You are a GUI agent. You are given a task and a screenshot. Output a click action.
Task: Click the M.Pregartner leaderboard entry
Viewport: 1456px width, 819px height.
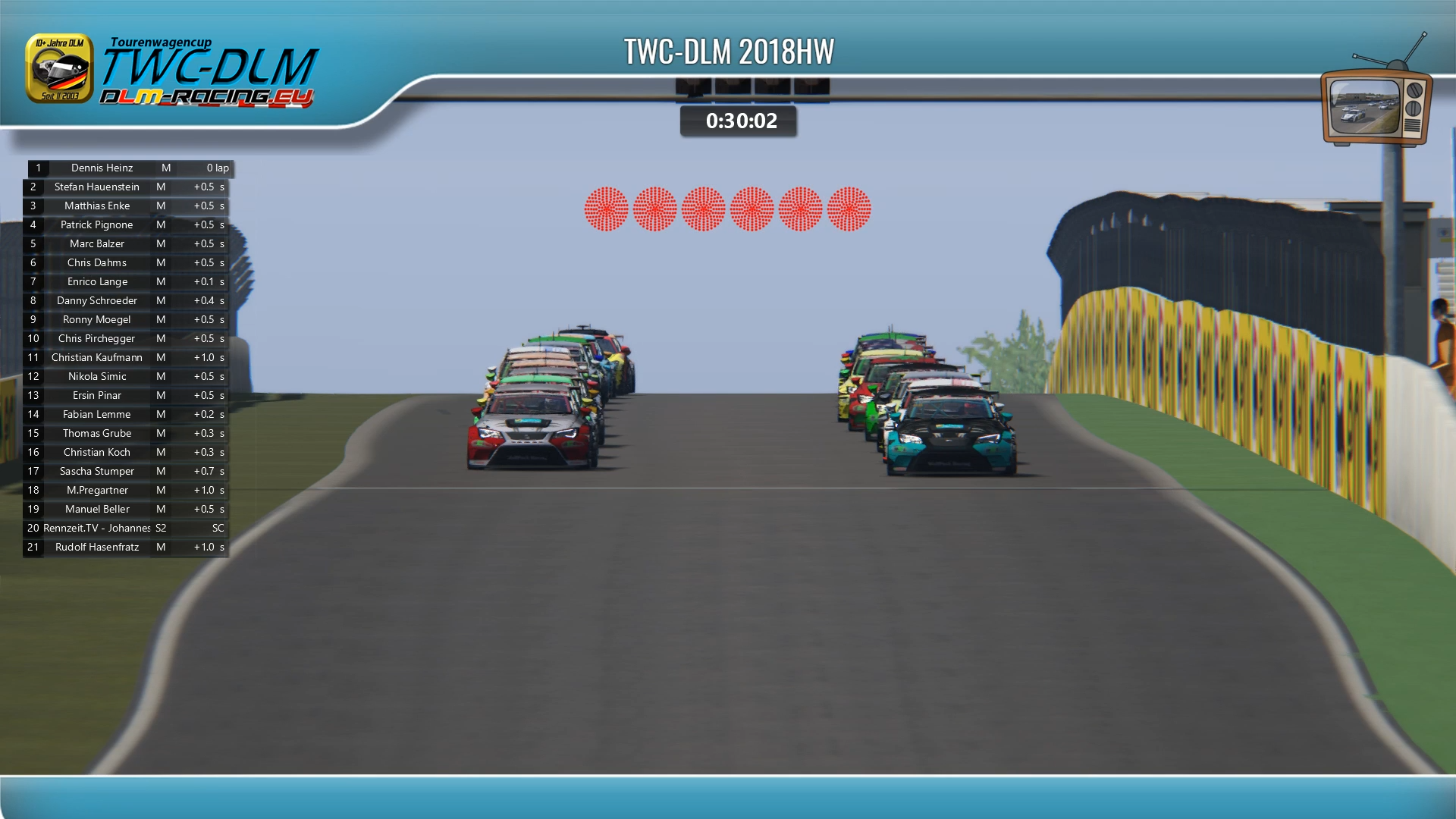point(97,491)
